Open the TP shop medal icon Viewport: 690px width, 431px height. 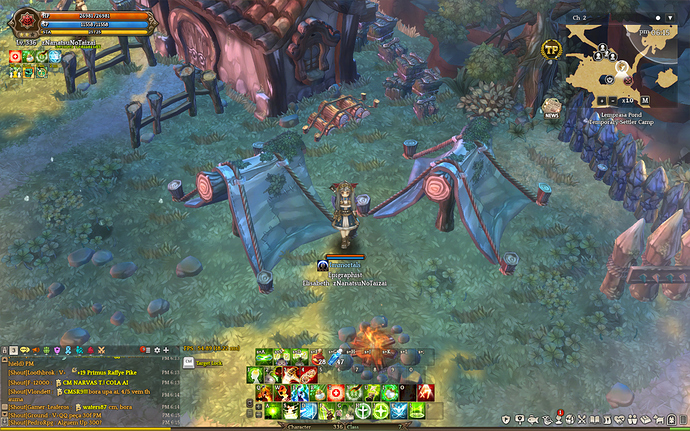(550, 49)
